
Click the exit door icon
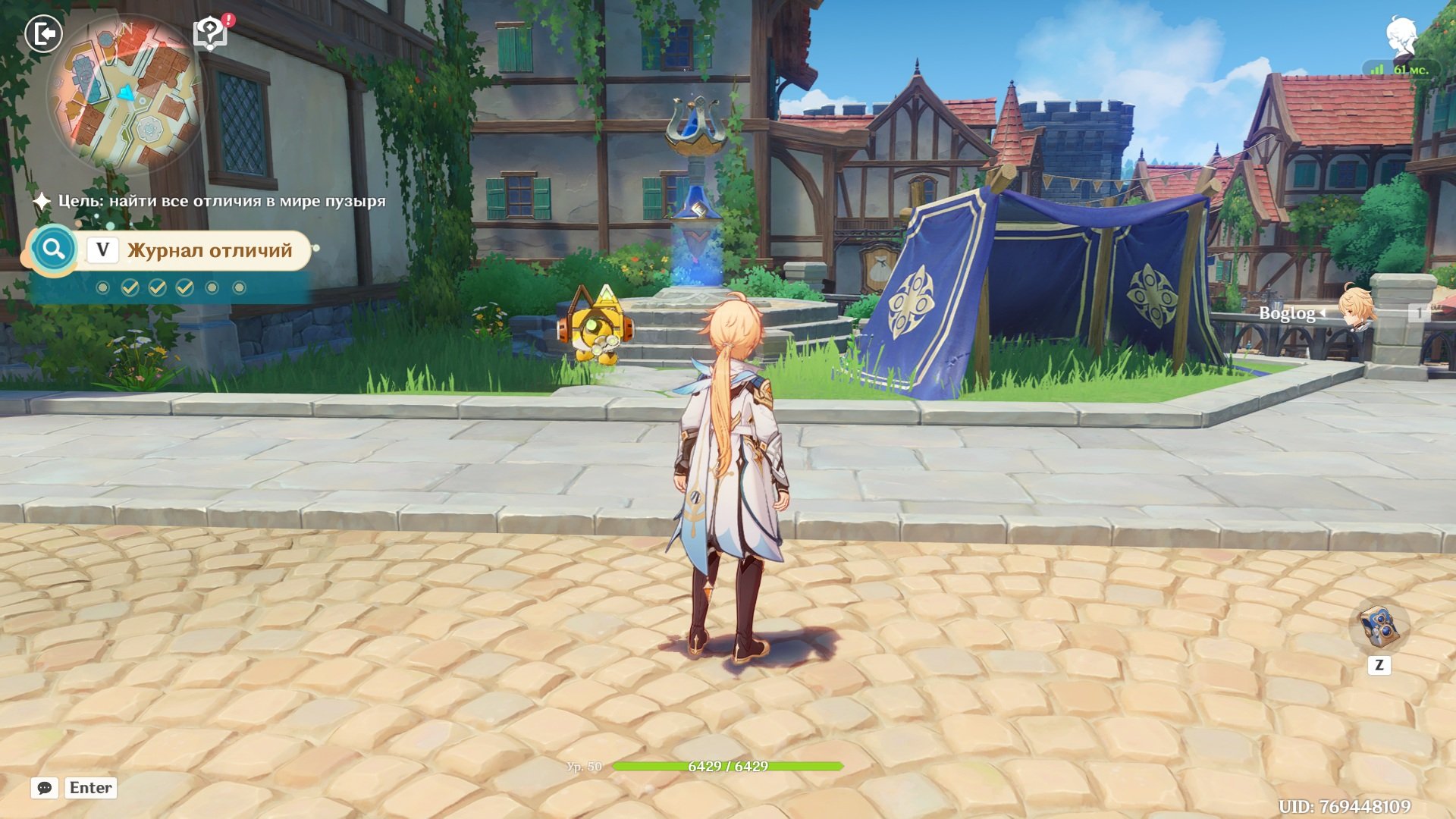coord(43,34)
